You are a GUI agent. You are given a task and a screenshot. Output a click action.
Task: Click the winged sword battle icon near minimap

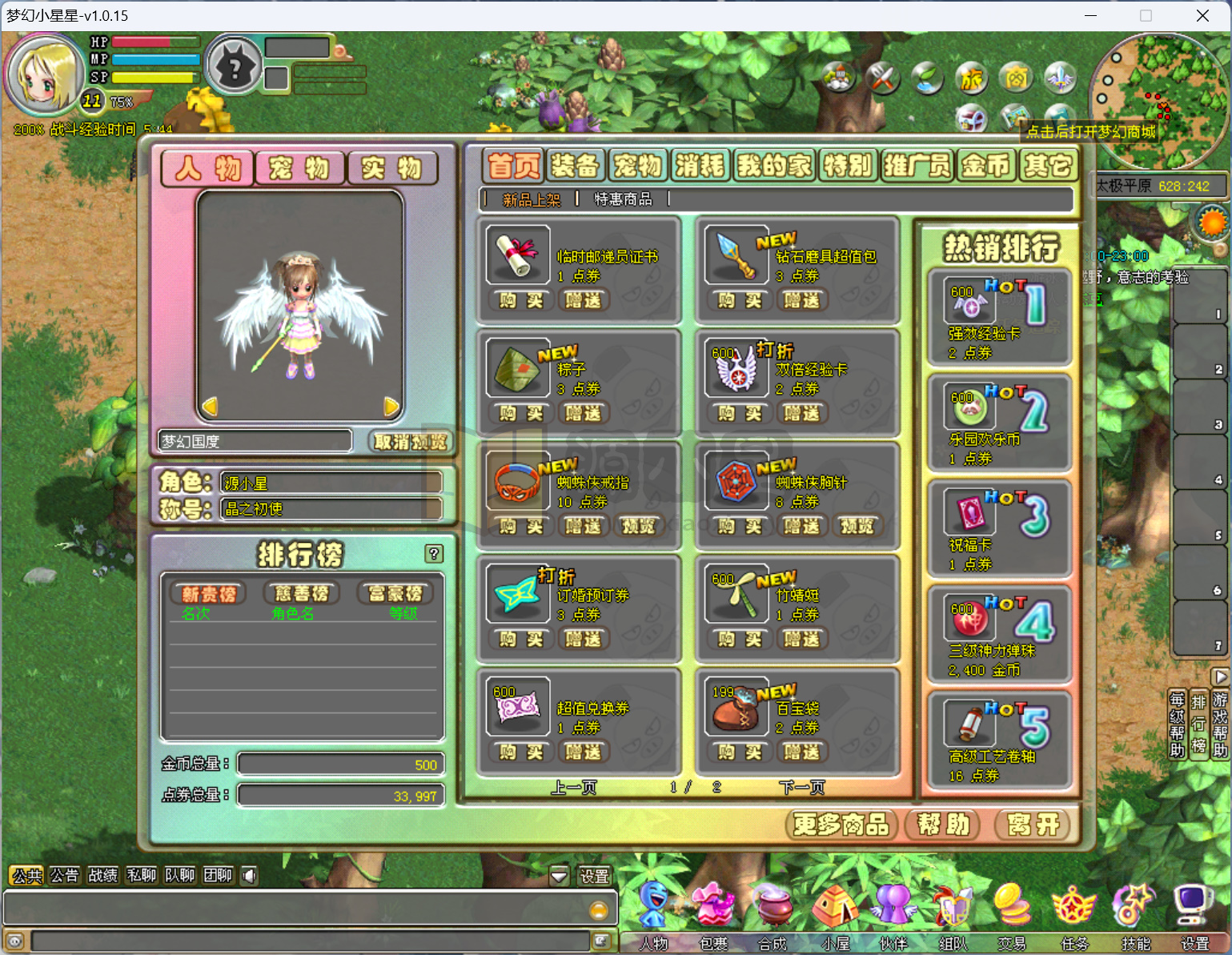1060,78
